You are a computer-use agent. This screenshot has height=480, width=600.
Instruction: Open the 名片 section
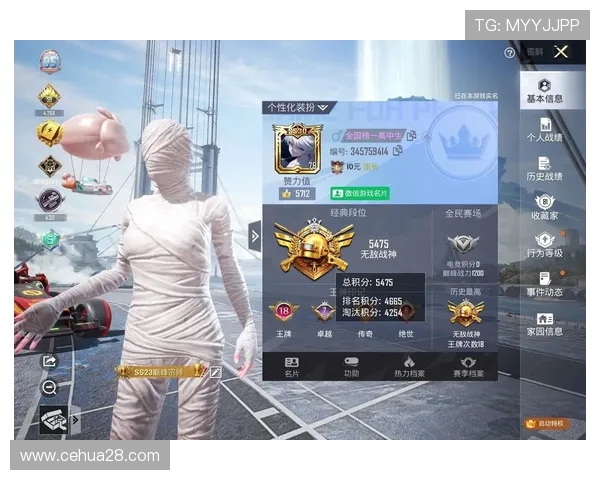[292, 366]
